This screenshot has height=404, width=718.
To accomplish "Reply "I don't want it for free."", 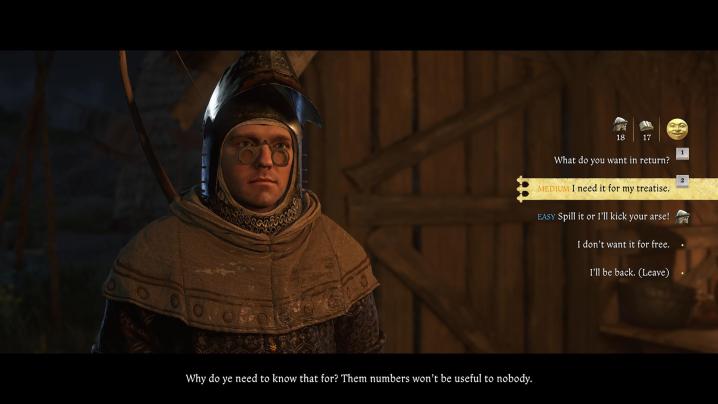I will [x=622, y=244].
